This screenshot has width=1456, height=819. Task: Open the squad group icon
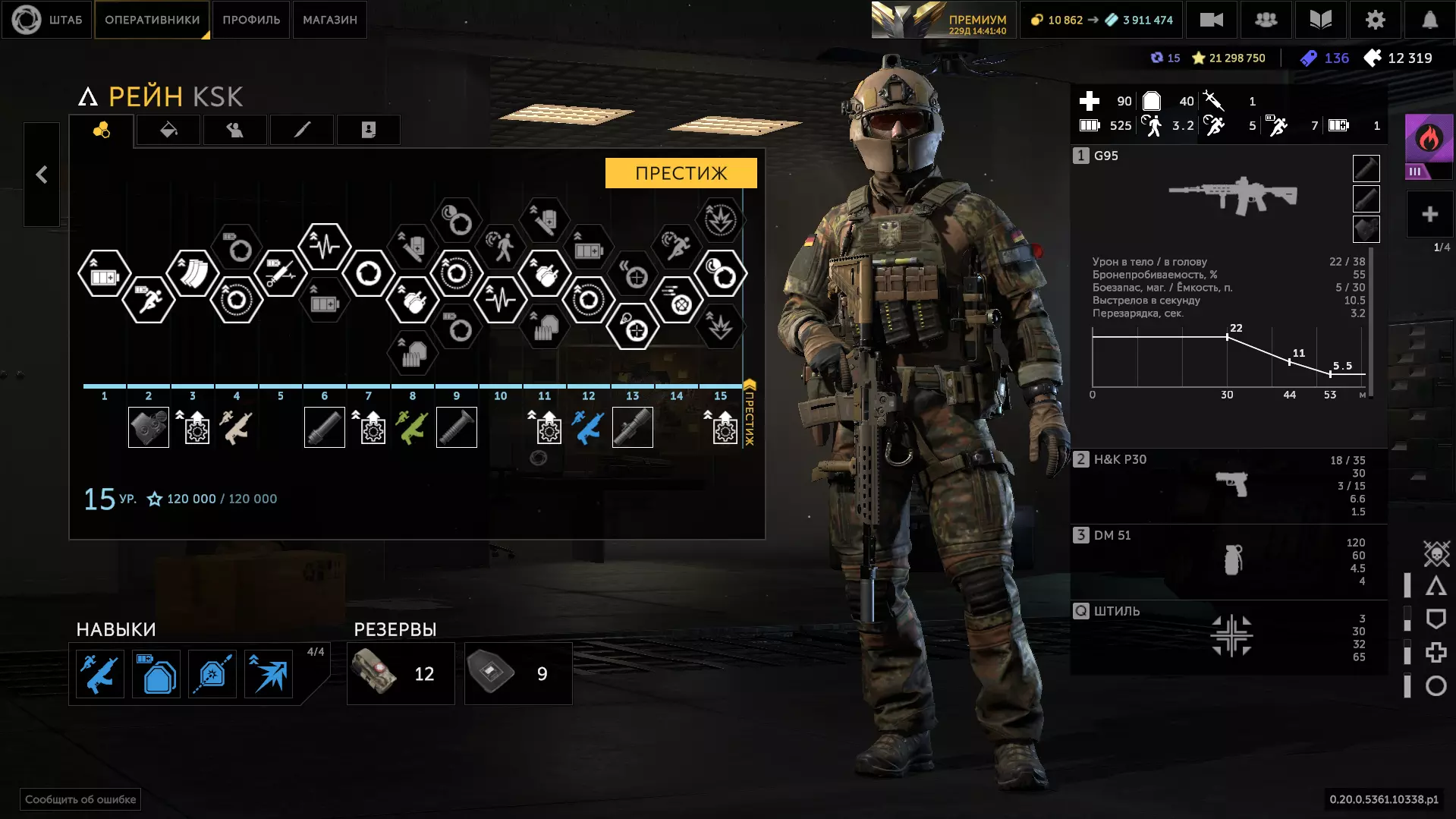(x=1266, y=20)
